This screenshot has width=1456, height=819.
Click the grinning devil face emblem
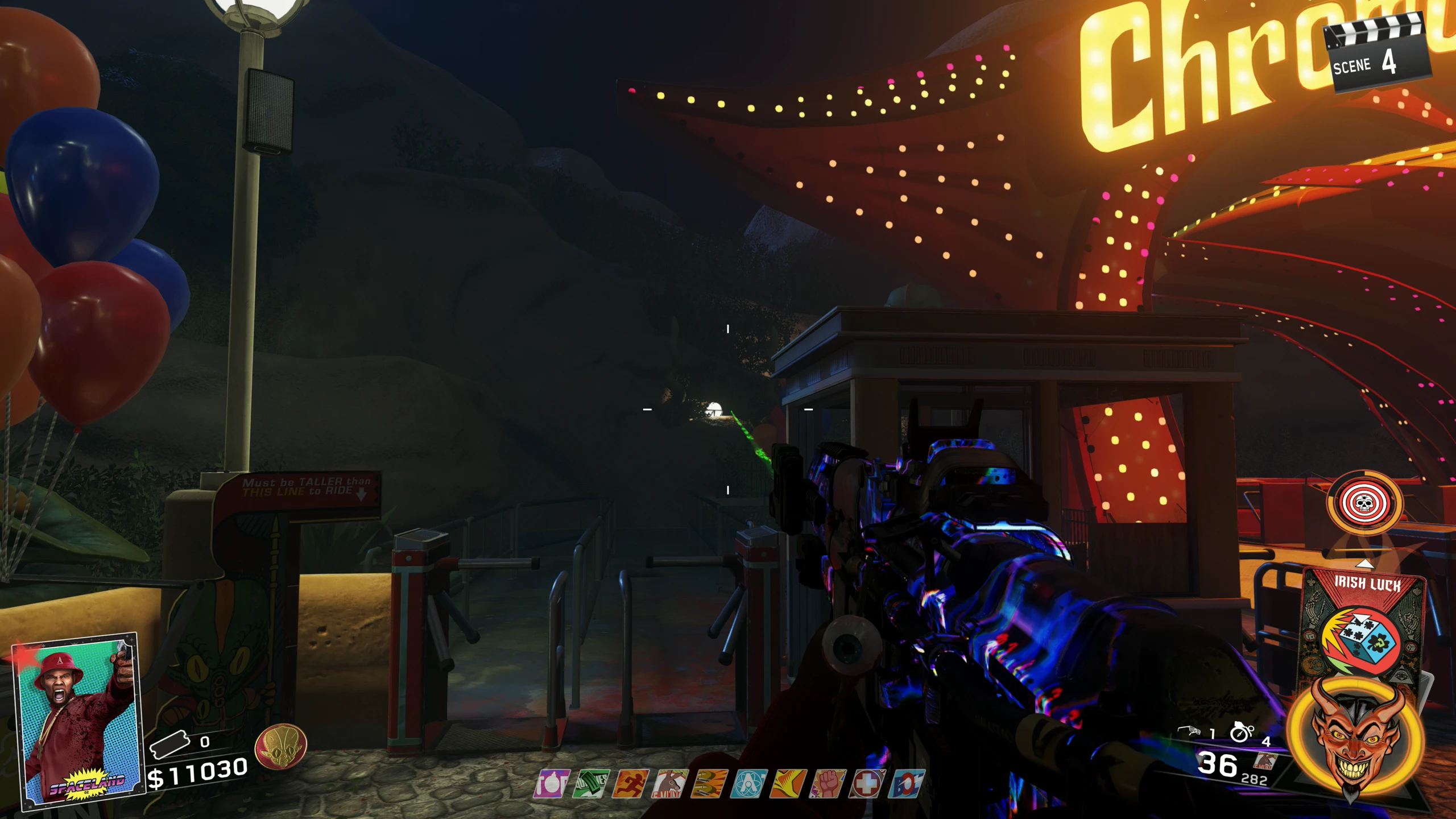point(1358,739)
